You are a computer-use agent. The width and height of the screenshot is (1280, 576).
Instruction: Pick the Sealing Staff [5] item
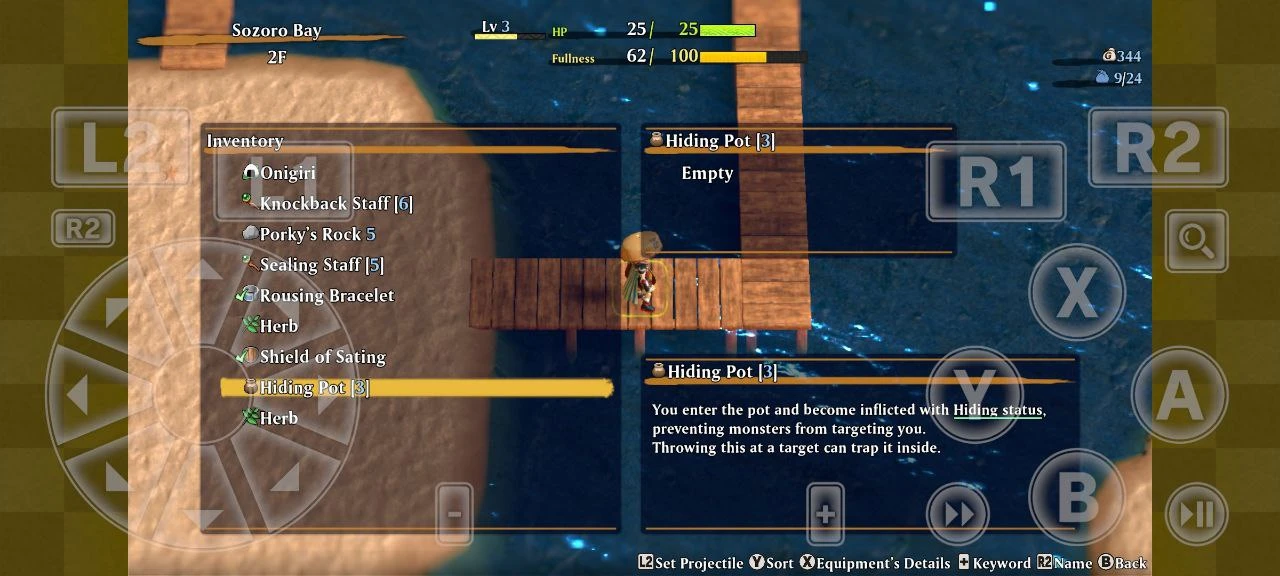(321, 265)
